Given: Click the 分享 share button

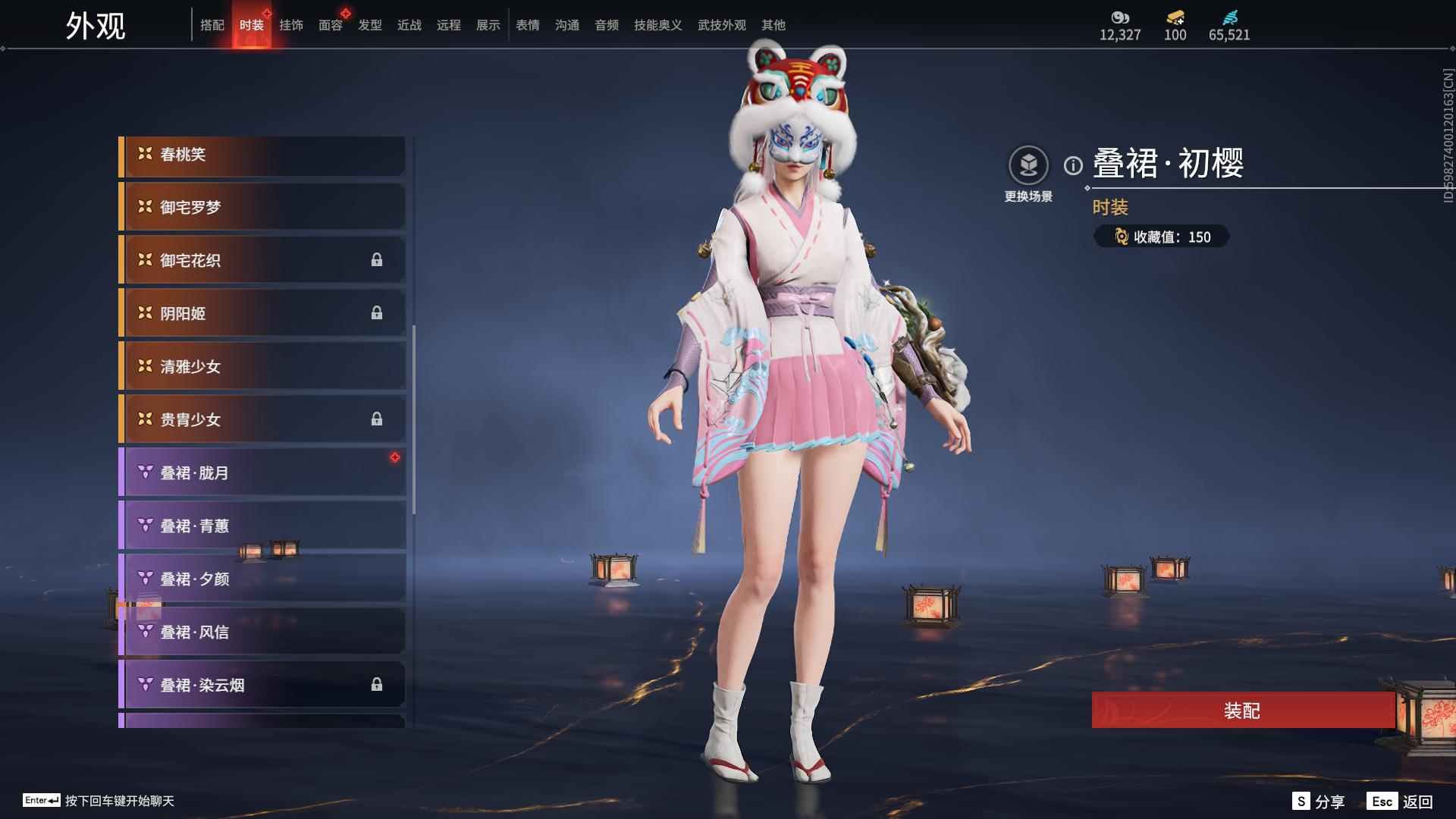Looking at the screenshot, I should 1319,802.
